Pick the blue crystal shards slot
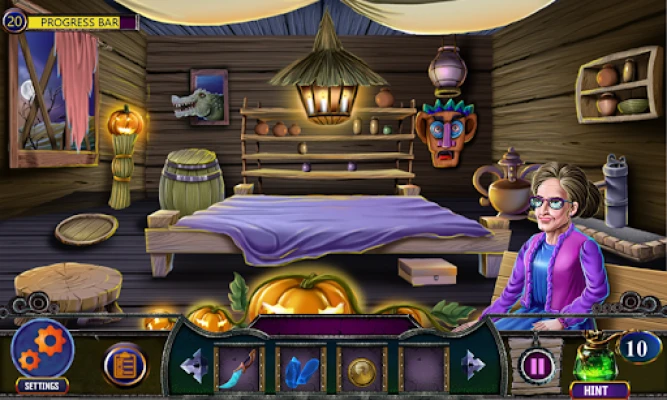 pos(300,367)
